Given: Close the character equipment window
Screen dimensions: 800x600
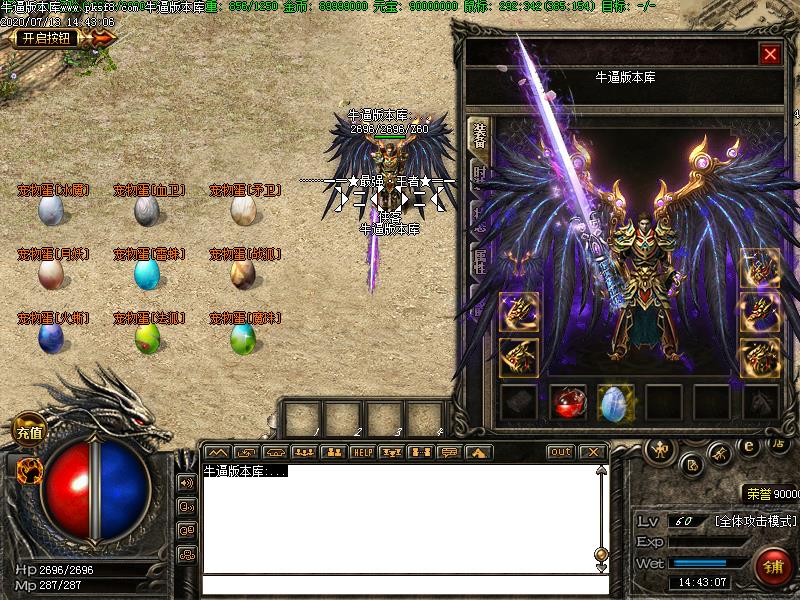Looking at the screenshot, I should [770, 55].
